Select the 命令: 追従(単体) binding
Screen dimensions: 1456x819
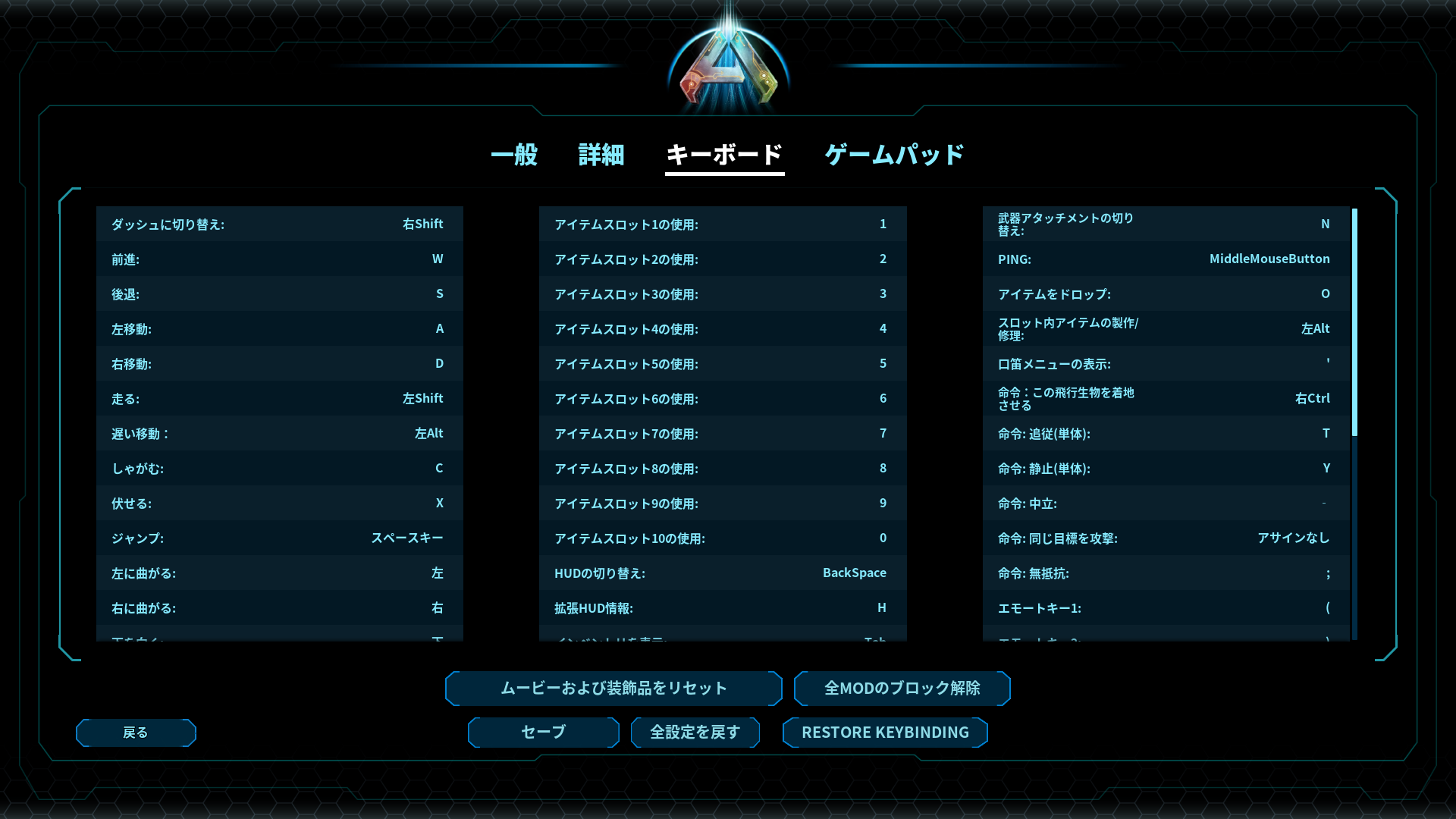coord(1163,433)
